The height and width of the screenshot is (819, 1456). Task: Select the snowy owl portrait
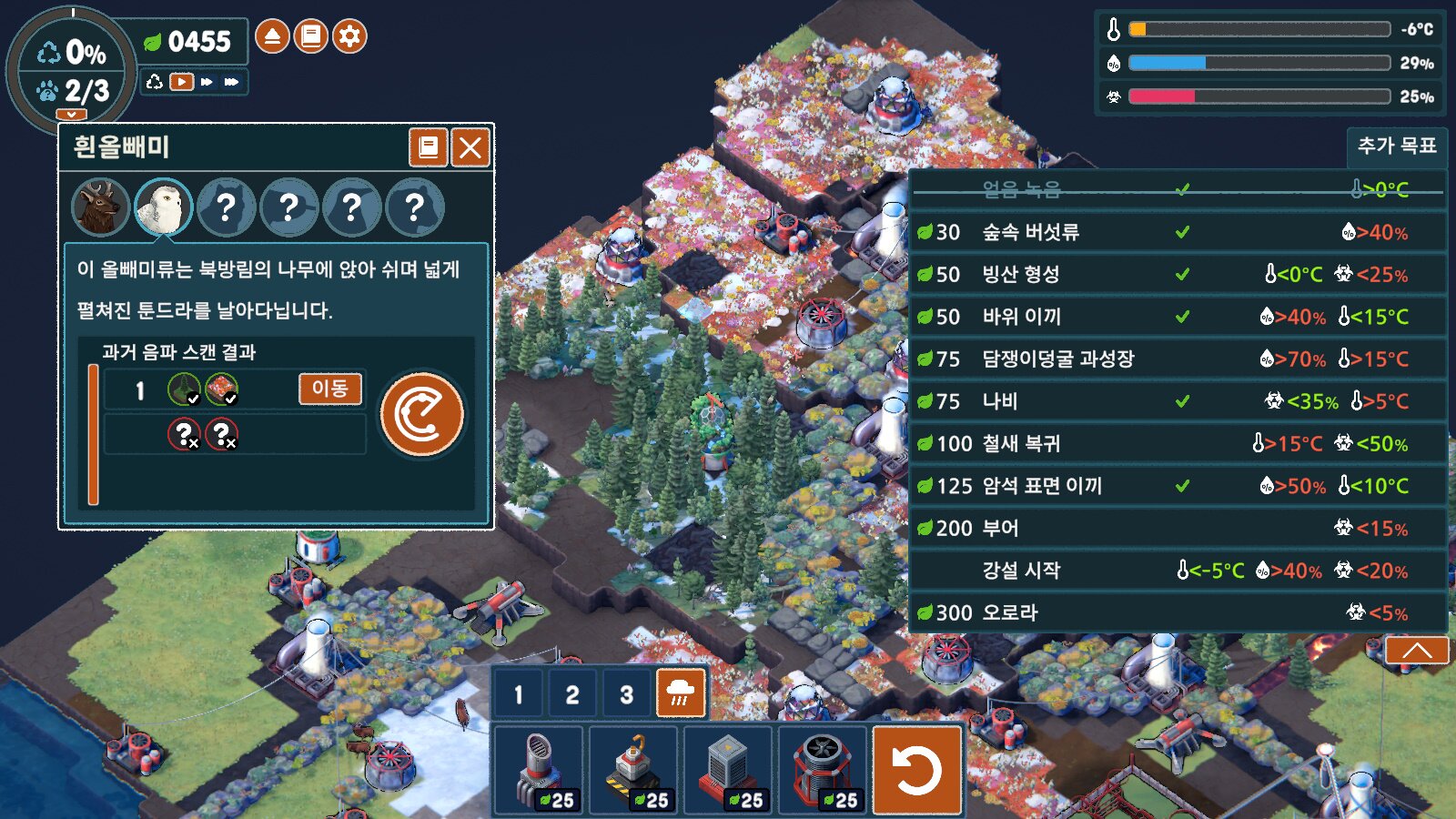(164, 207)
